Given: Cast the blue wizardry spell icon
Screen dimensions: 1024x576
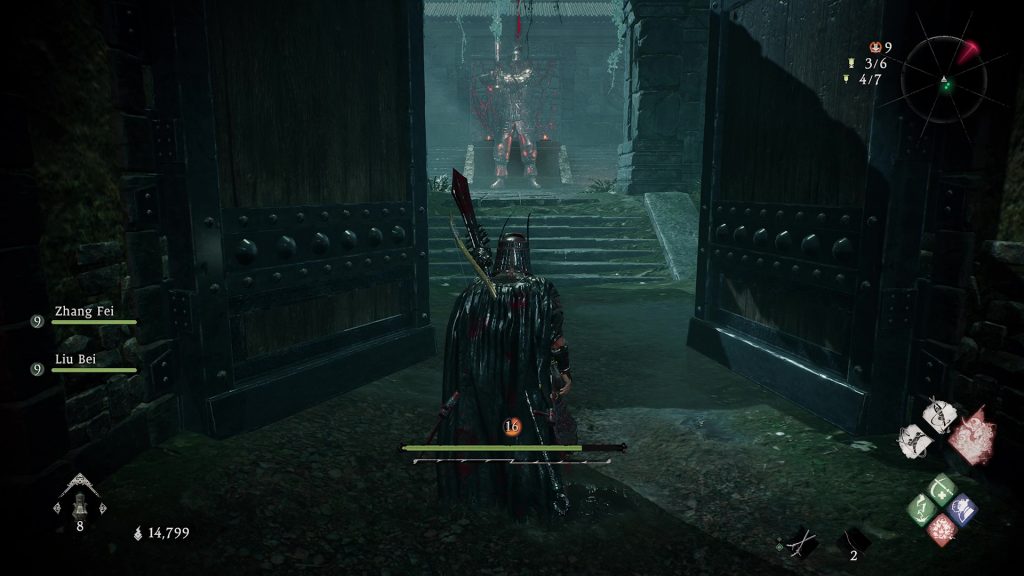Looking at the screenshot, I should pyautogui.click(x=962, y=509).
